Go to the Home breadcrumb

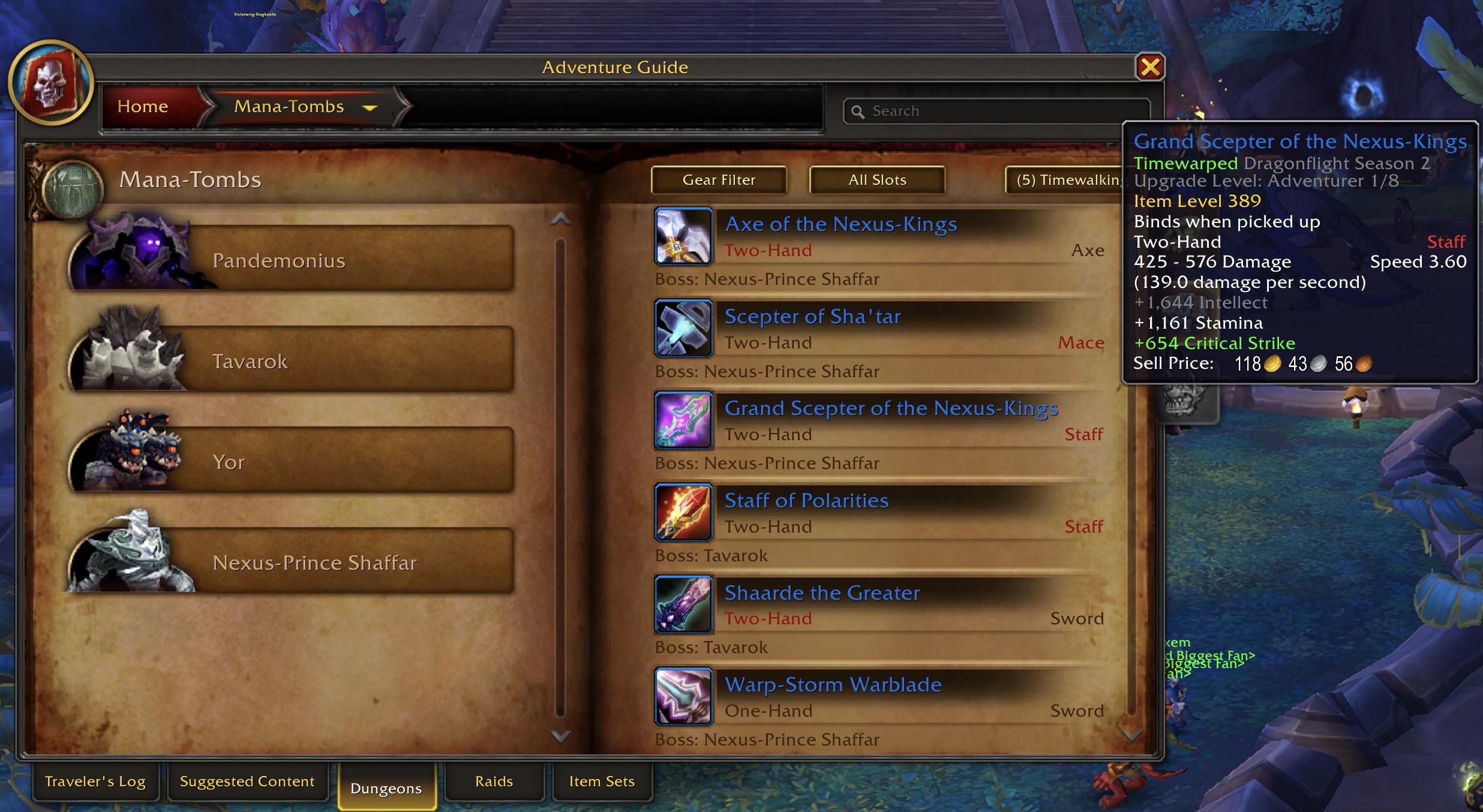[x=143, y=107]
